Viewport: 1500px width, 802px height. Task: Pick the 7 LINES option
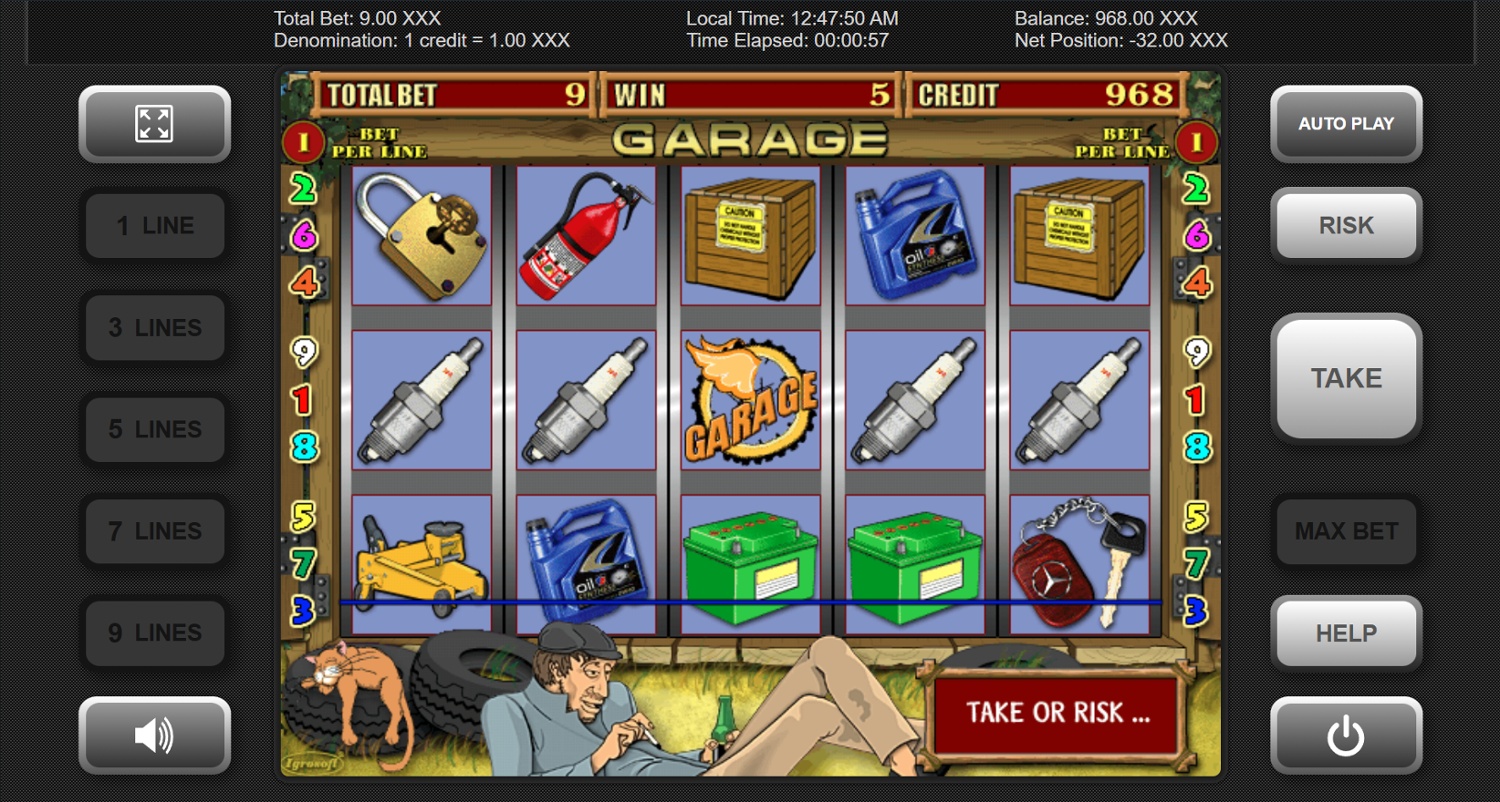[155, 532]
